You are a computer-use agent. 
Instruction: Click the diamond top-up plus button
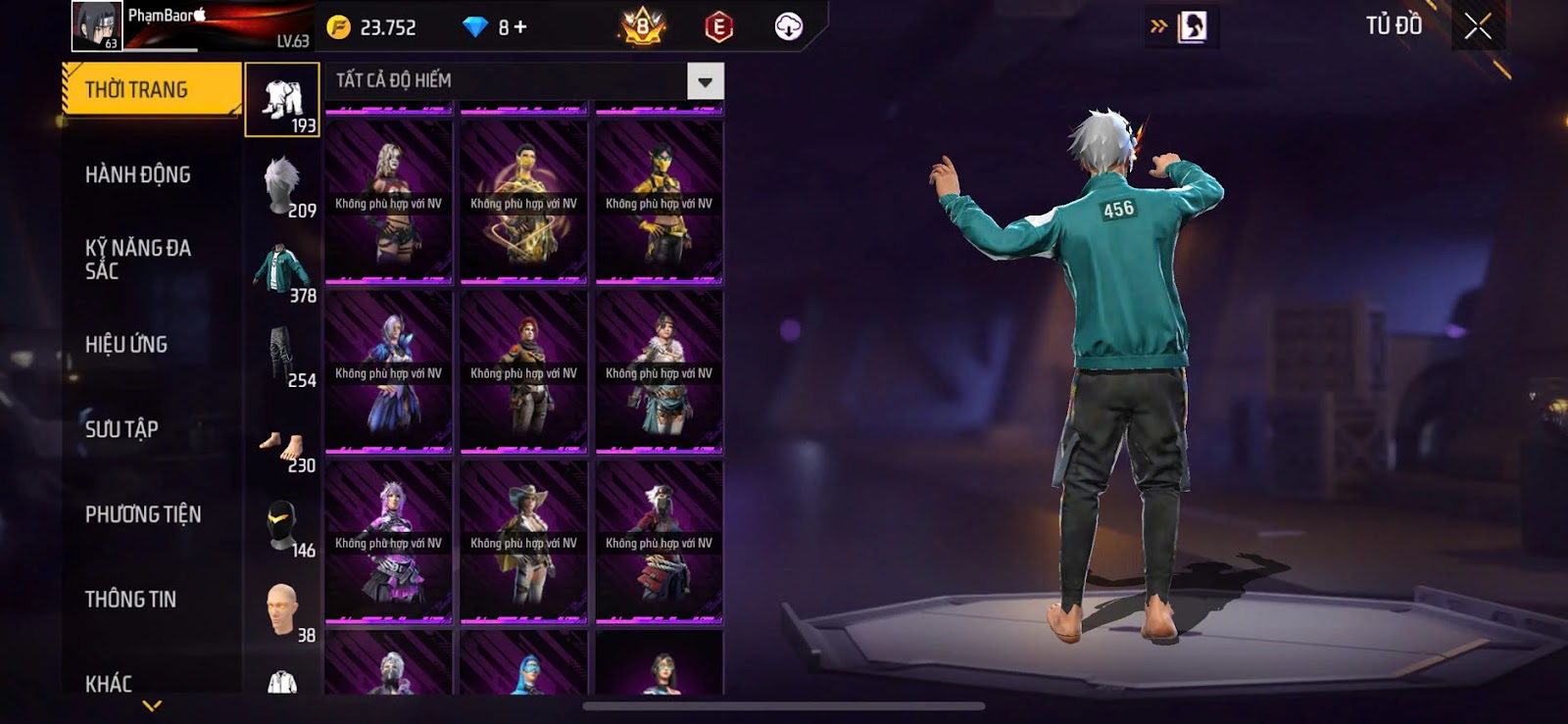click(x=520, y=27)
